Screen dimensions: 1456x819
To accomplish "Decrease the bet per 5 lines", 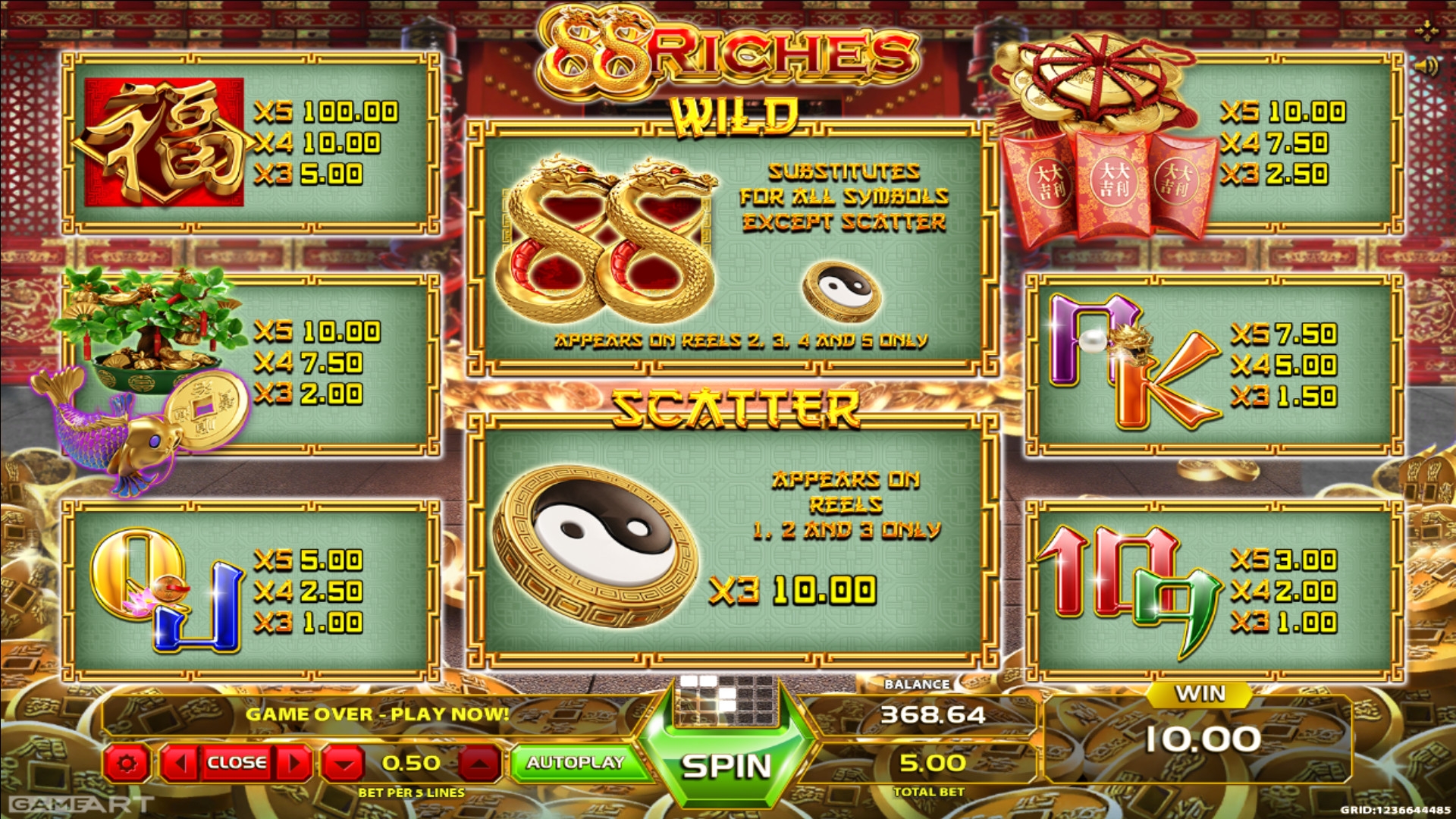I will (344, 764).
